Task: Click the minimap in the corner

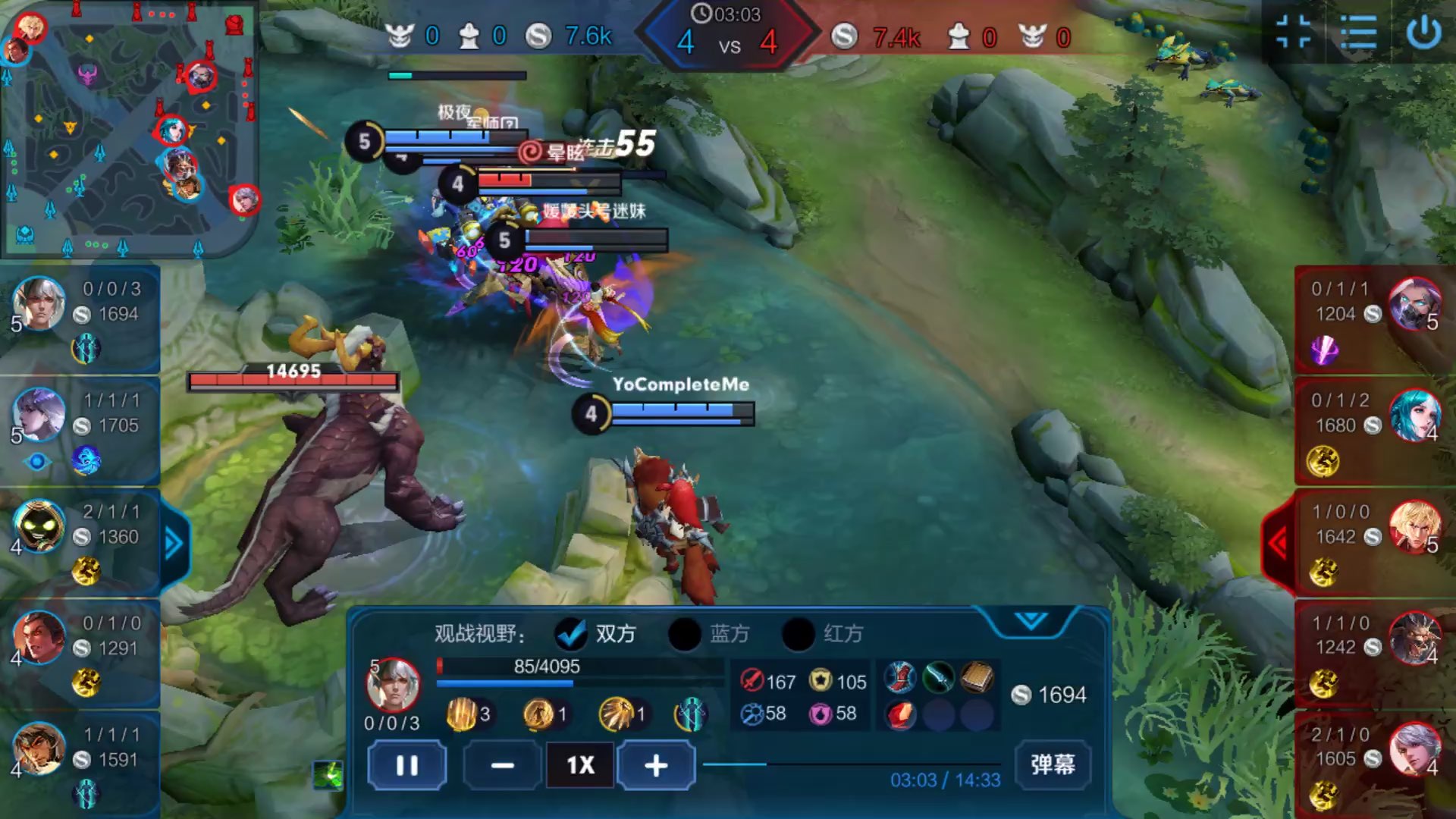Action: tap(129, 129)
